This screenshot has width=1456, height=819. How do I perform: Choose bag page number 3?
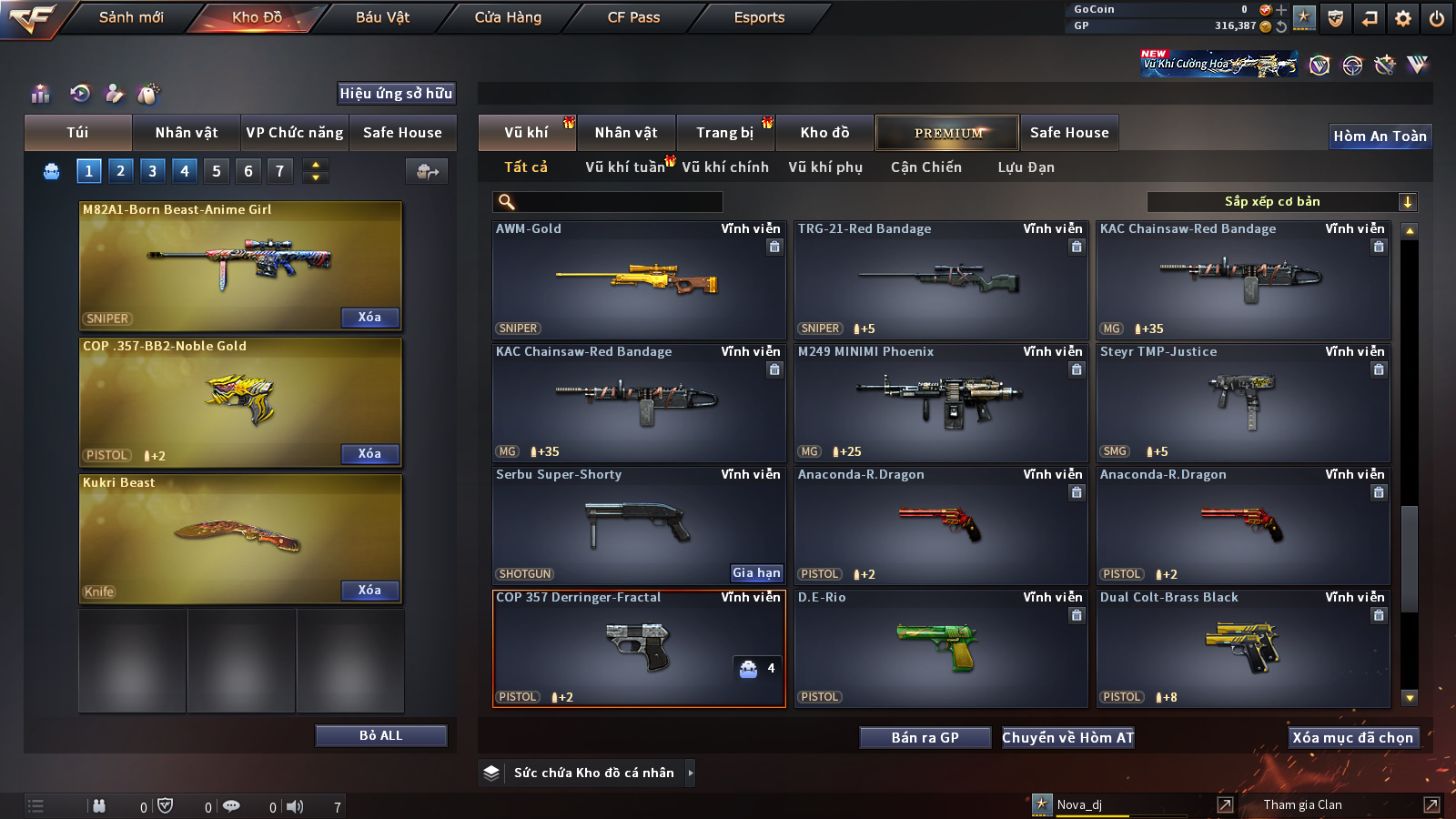coord(152,170)
